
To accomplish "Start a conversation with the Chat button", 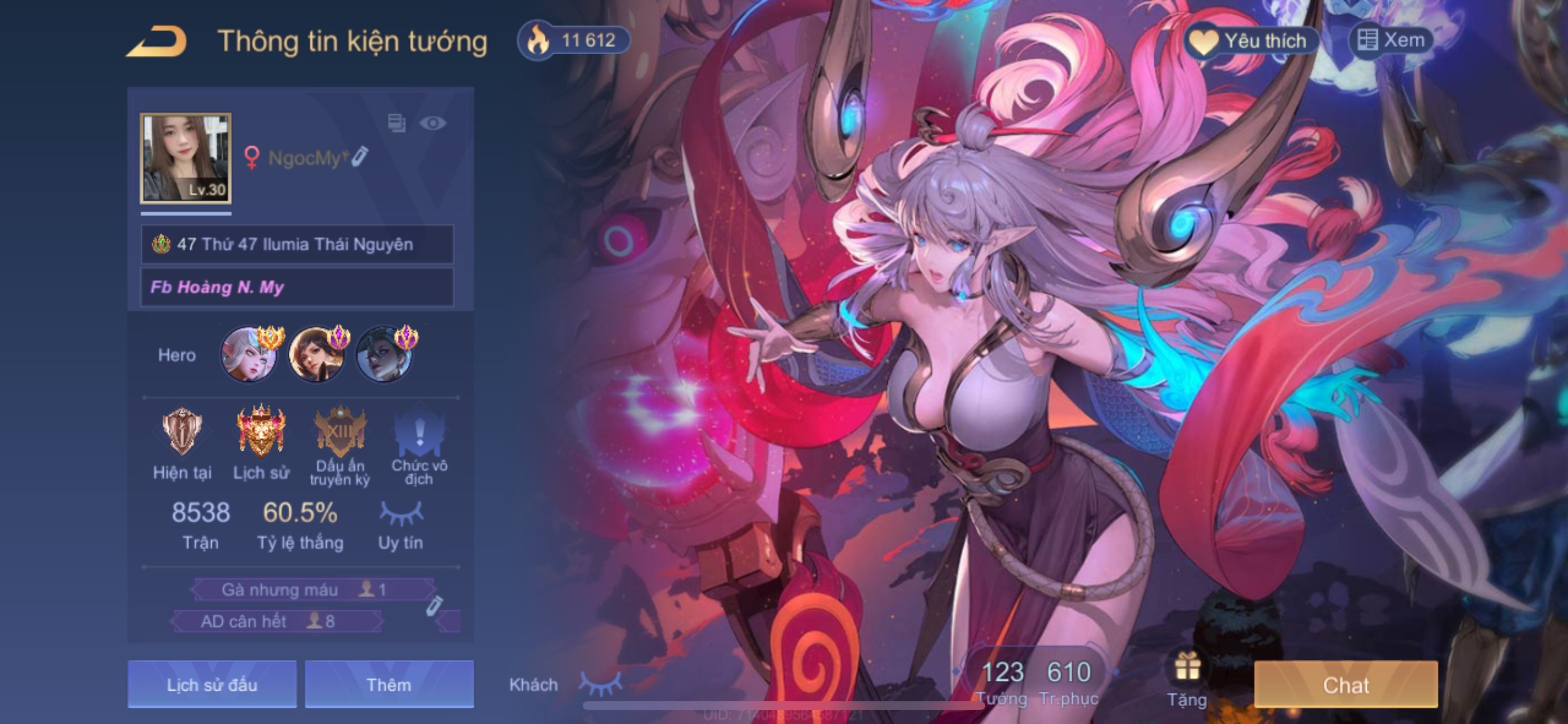I will point(1346,684).
